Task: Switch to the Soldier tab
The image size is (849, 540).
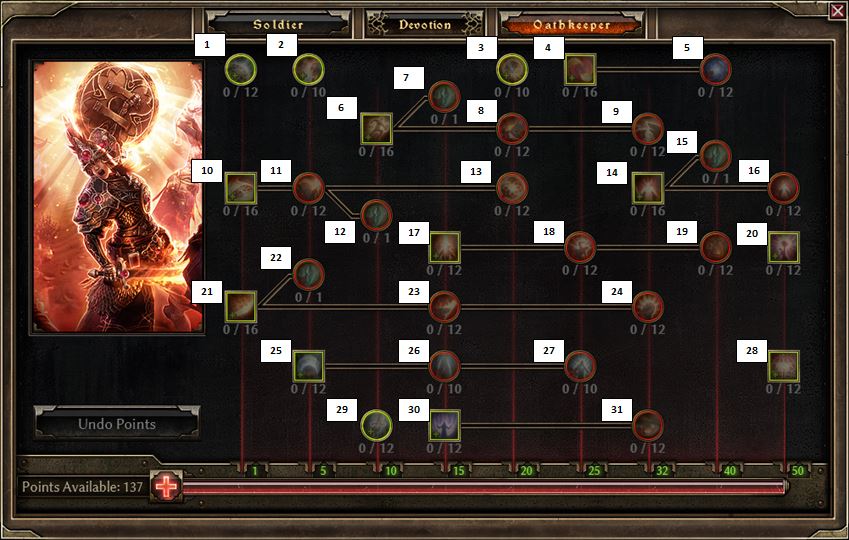Action: tap(277, 24)
